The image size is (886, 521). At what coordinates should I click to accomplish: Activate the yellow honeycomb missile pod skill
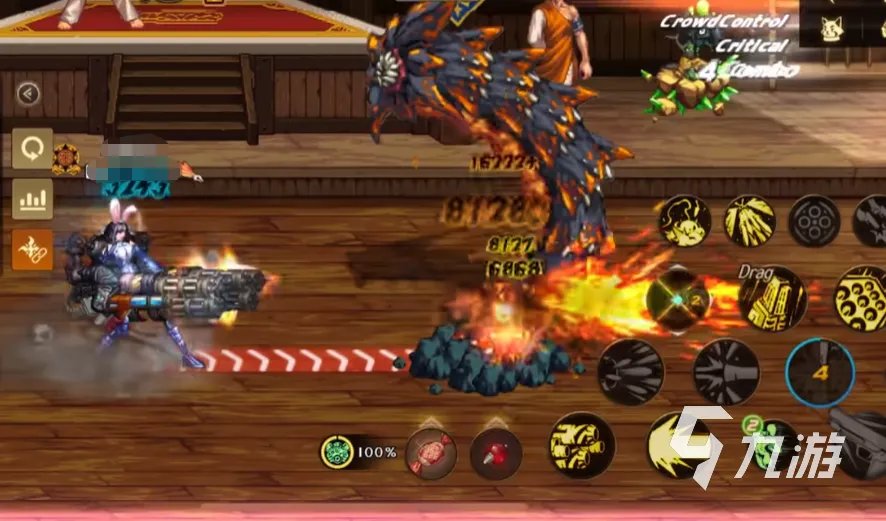click(862, 297)
